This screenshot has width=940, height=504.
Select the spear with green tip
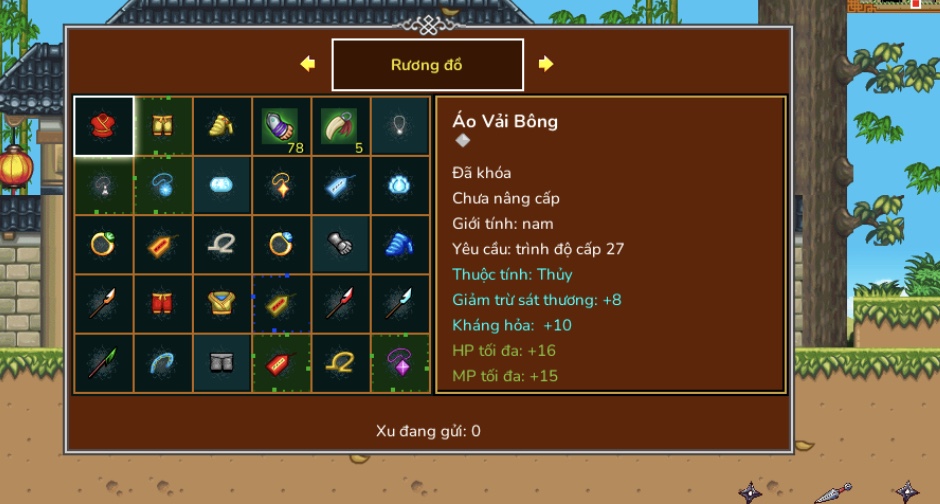pyautogui.click(x=104, y=362)
